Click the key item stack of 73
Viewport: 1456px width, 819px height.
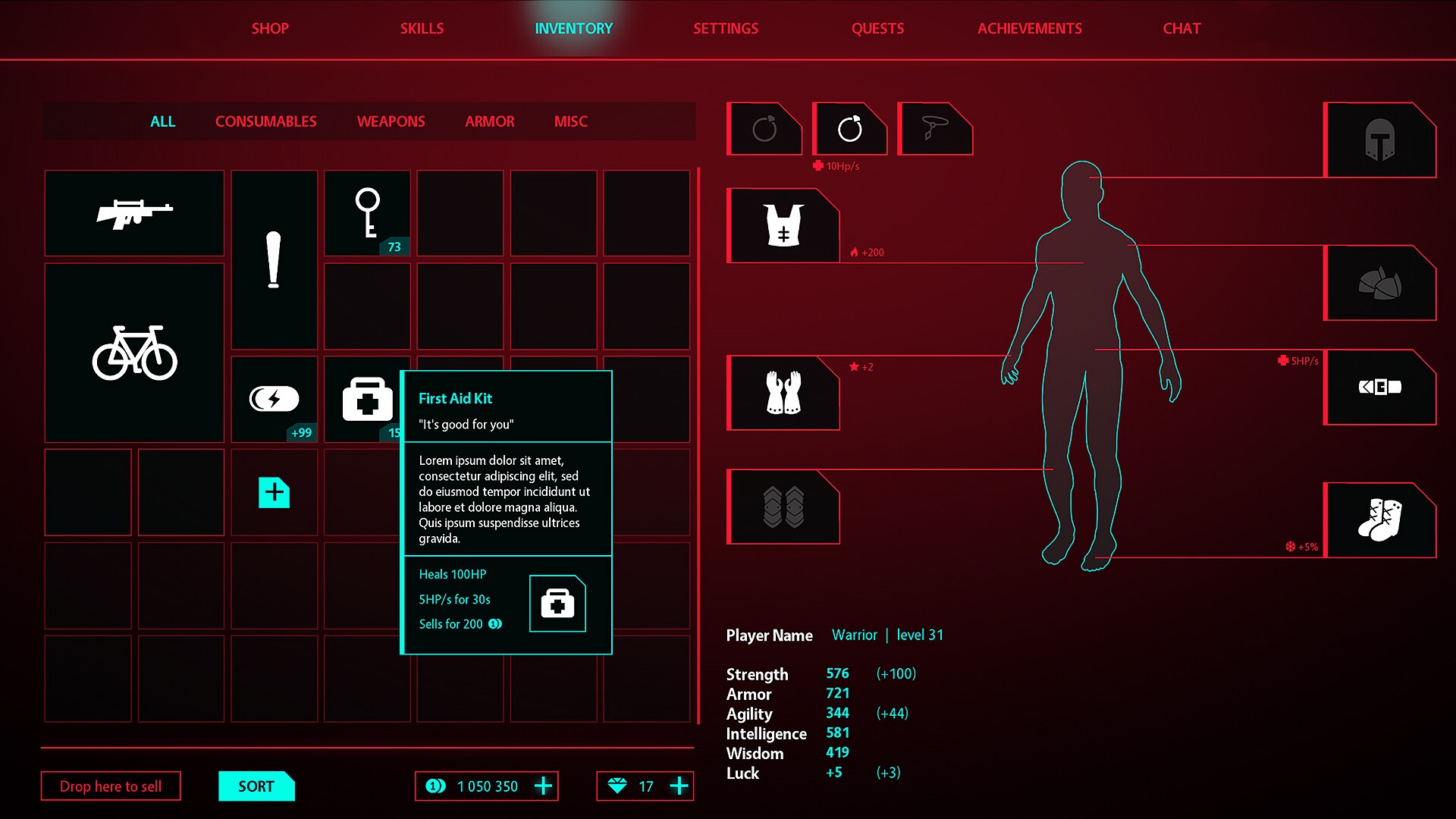pos(368,213)
